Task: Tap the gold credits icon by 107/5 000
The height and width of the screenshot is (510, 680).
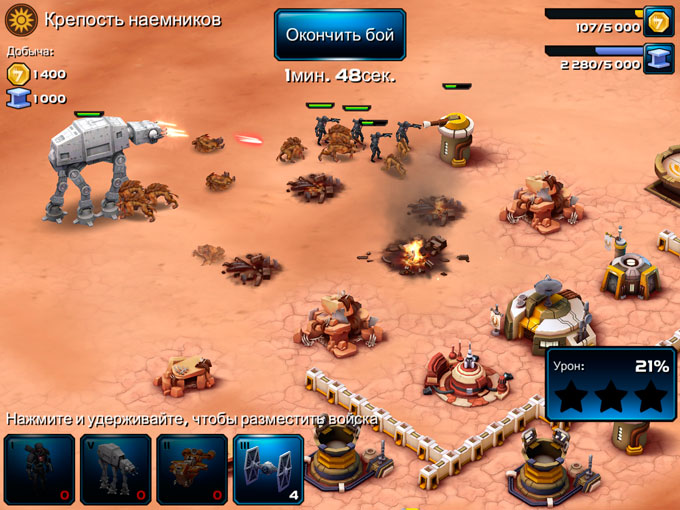Action: (x=658, y=21)
